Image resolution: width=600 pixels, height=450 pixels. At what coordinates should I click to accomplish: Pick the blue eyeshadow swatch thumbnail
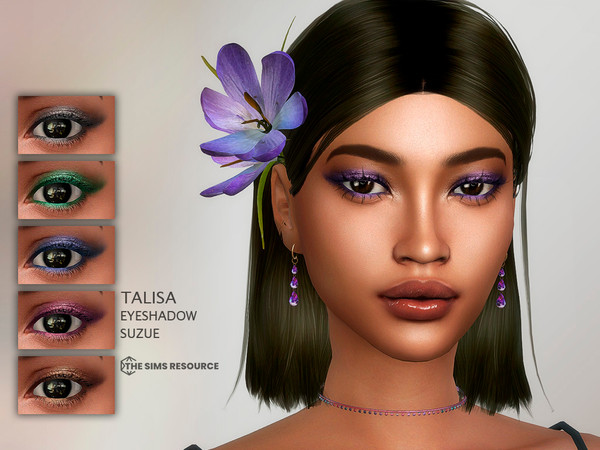tap(66, 254)
